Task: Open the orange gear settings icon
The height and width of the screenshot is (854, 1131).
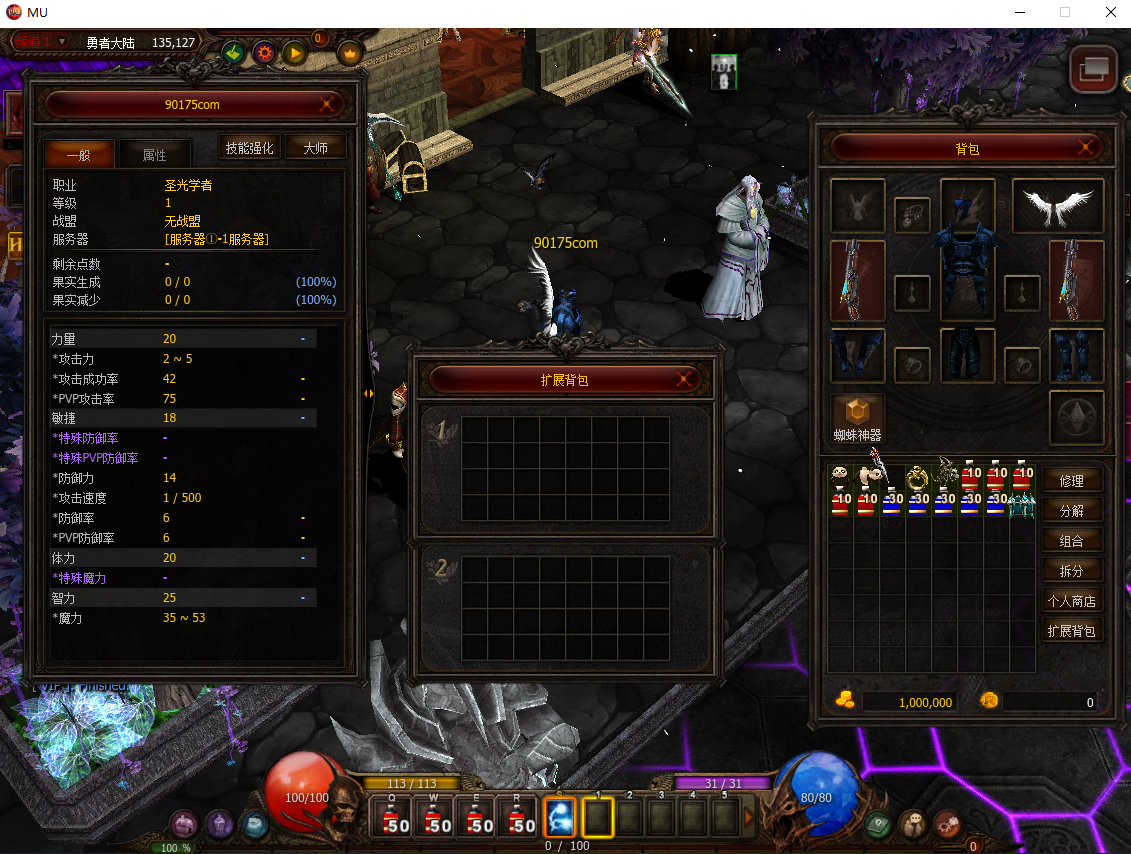Action: coord(264,52)
